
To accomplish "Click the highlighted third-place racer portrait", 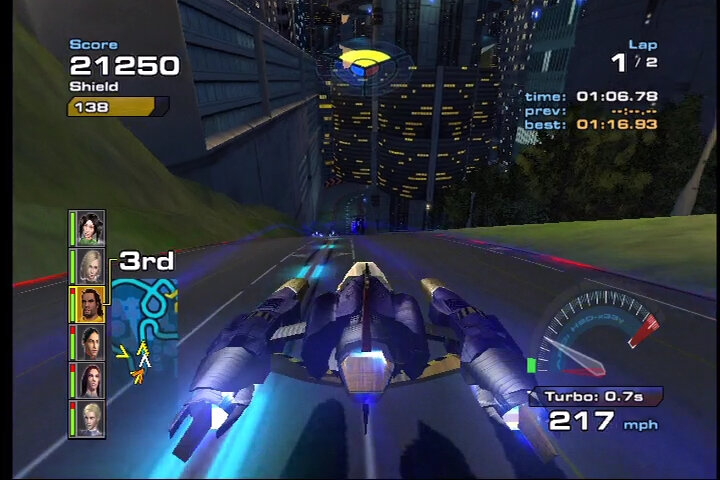I will tap(90, 304).
